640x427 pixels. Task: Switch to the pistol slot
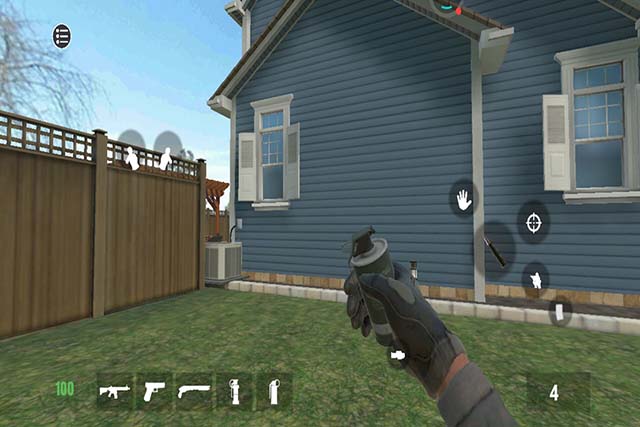(154, 389)
